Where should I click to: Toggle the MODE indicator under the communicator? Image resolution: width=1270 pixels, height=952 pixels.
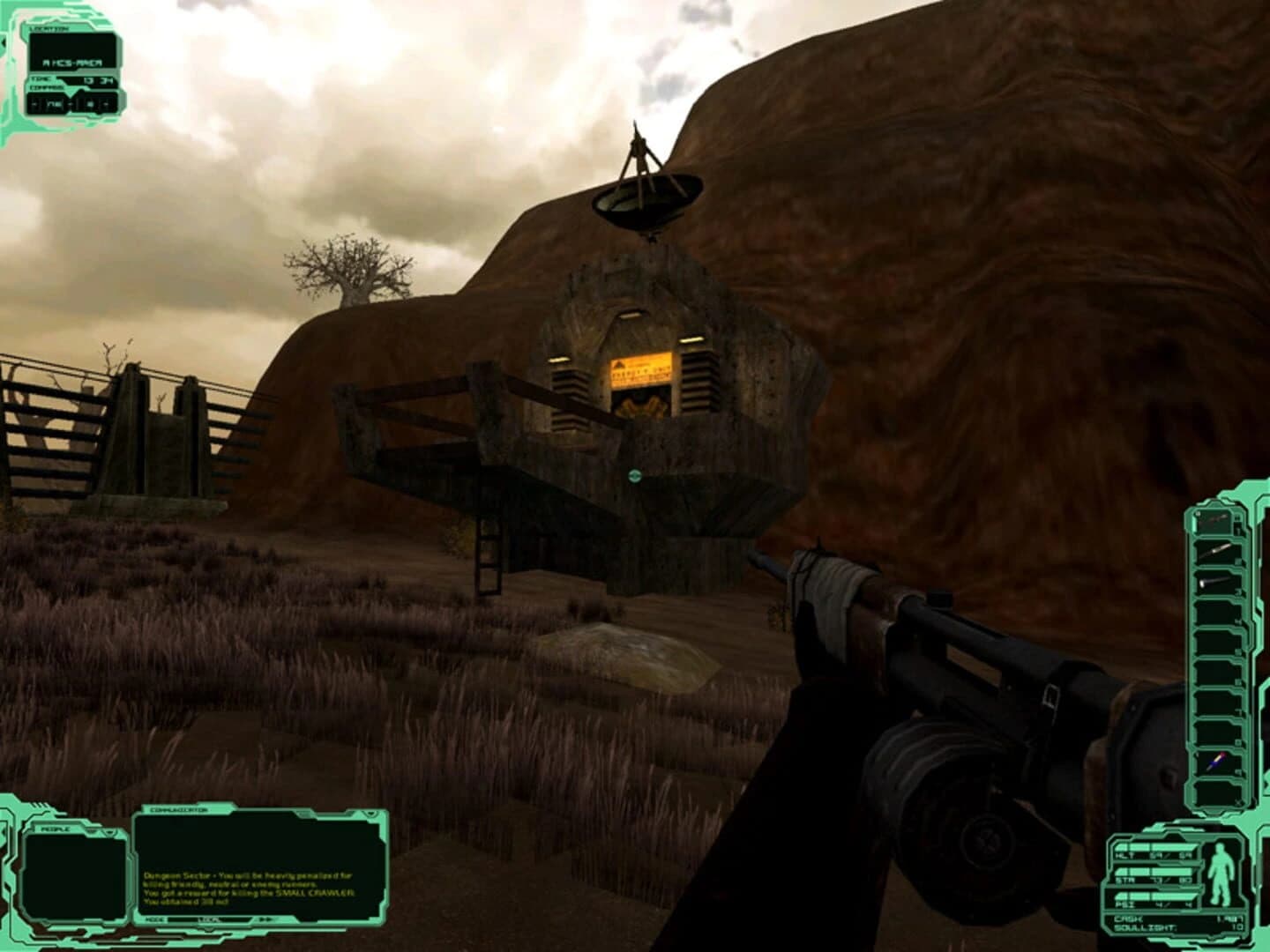point(154,920)
